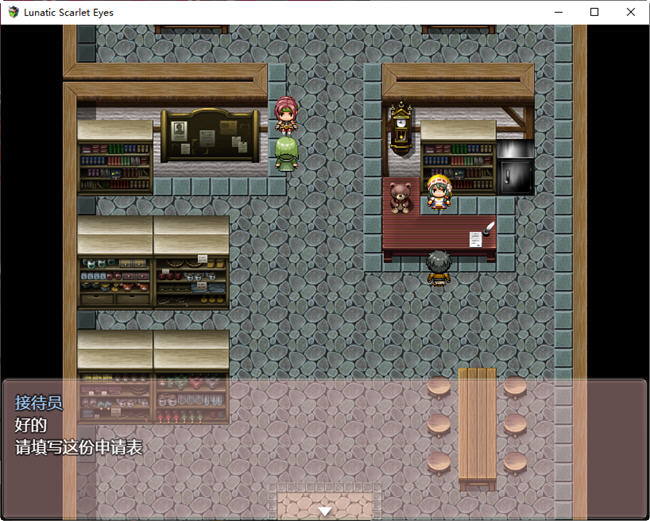Advance dialogue with the white down arrow
The width and height of the screenshot is (650, 521).
coord(325,510)
